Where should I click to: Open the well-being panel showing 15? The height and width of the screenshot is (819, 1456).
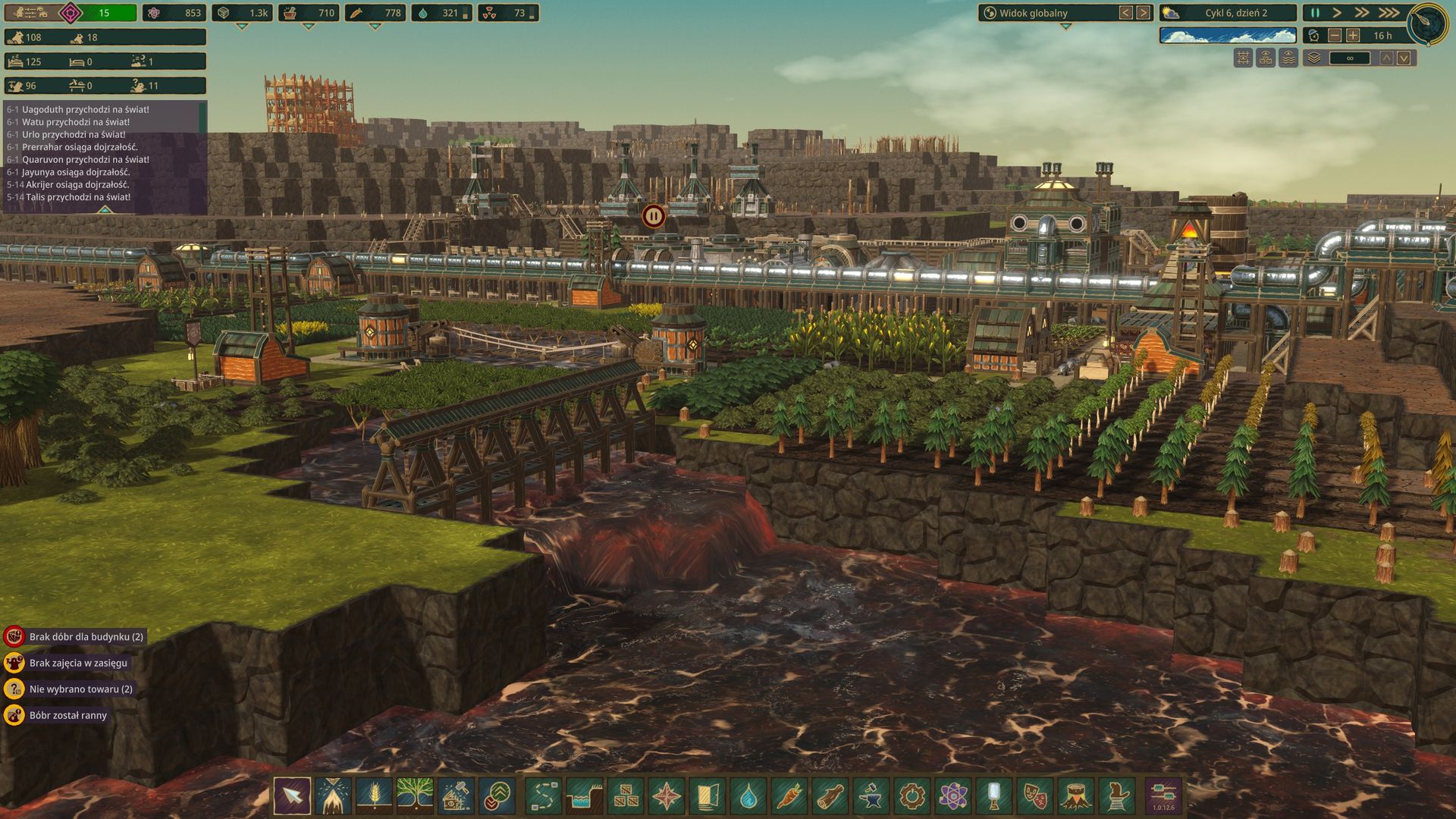click(x=102, y=13)
